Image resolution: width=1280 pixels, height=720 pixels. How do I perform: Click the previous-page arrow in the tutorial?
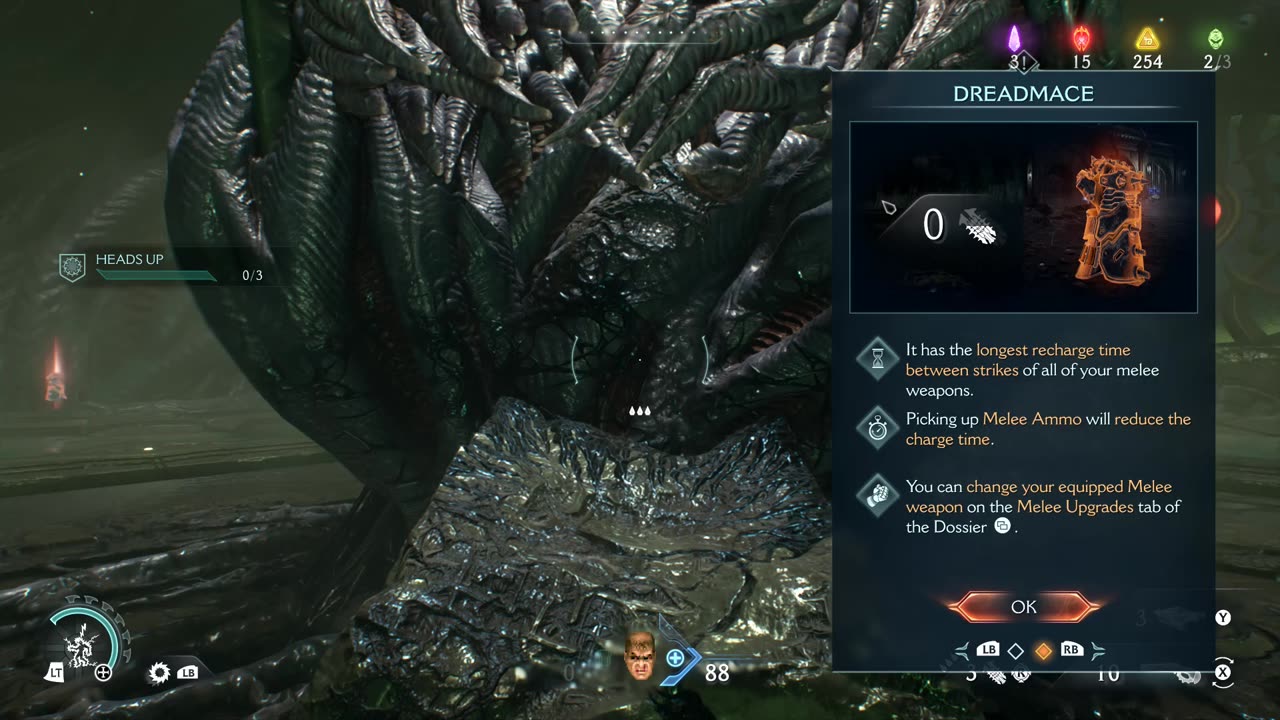click(962, 651)
